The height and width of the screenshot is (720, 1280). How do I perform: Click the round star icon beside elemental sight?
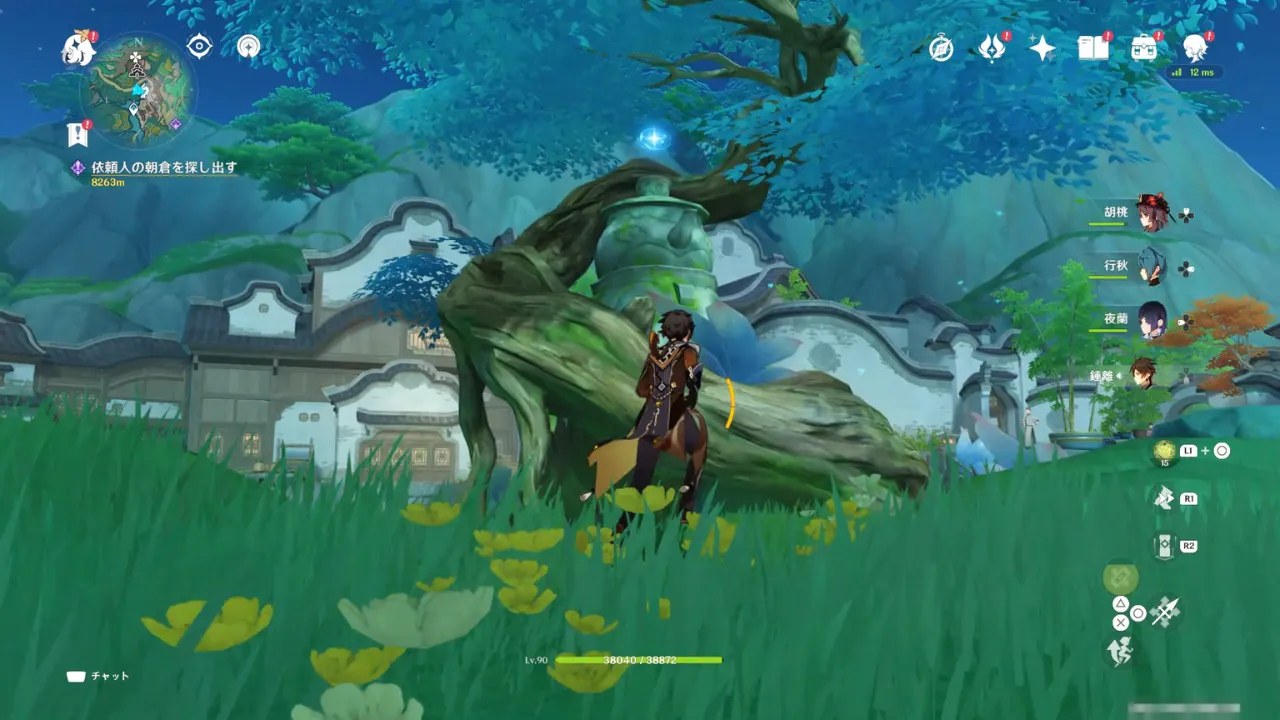(249, 46)
